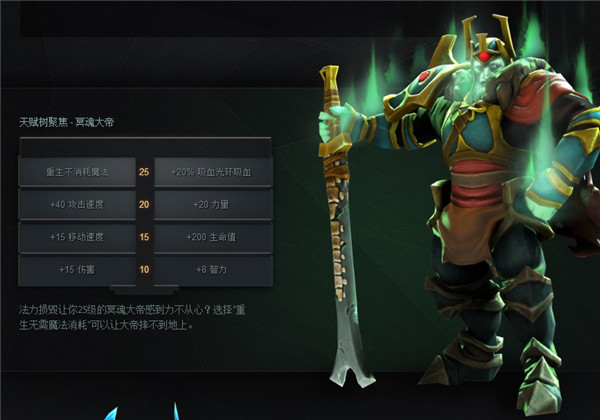600x420 pixels.
Task: Pick the +200 生命值 talent
Action: pos(213,237)
